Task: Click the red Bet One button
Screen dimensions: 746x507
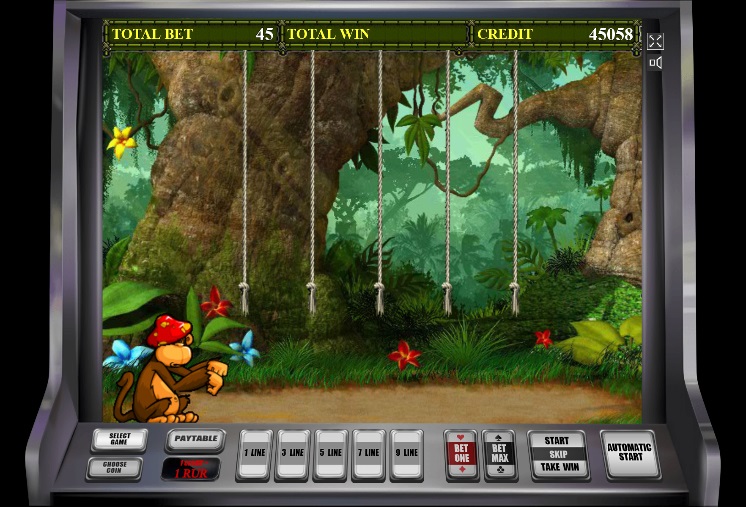Action: click(462, 454)
